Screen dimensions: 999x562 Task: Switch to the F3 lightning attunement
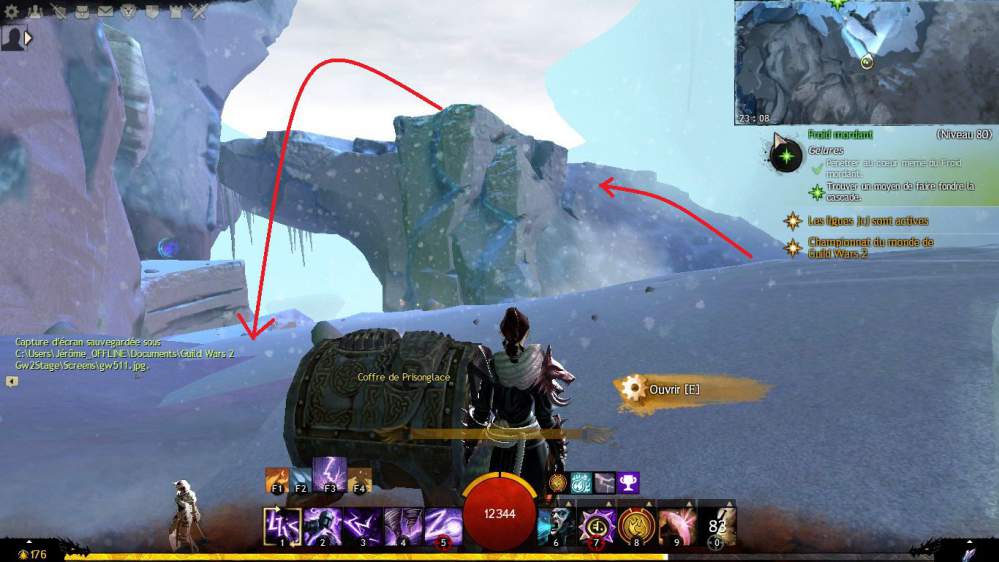click(x=328, y=474)
